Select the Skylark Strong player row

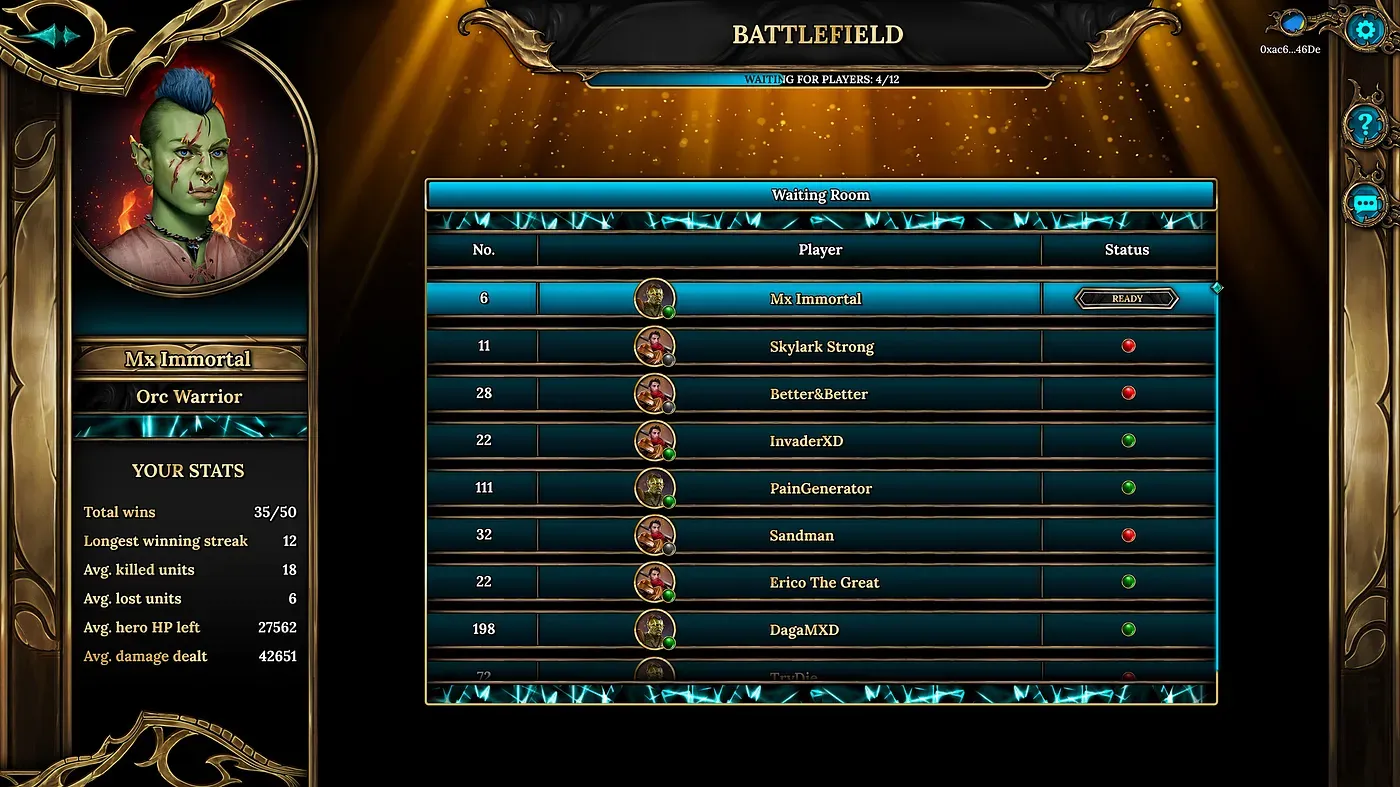pos(821,347)
